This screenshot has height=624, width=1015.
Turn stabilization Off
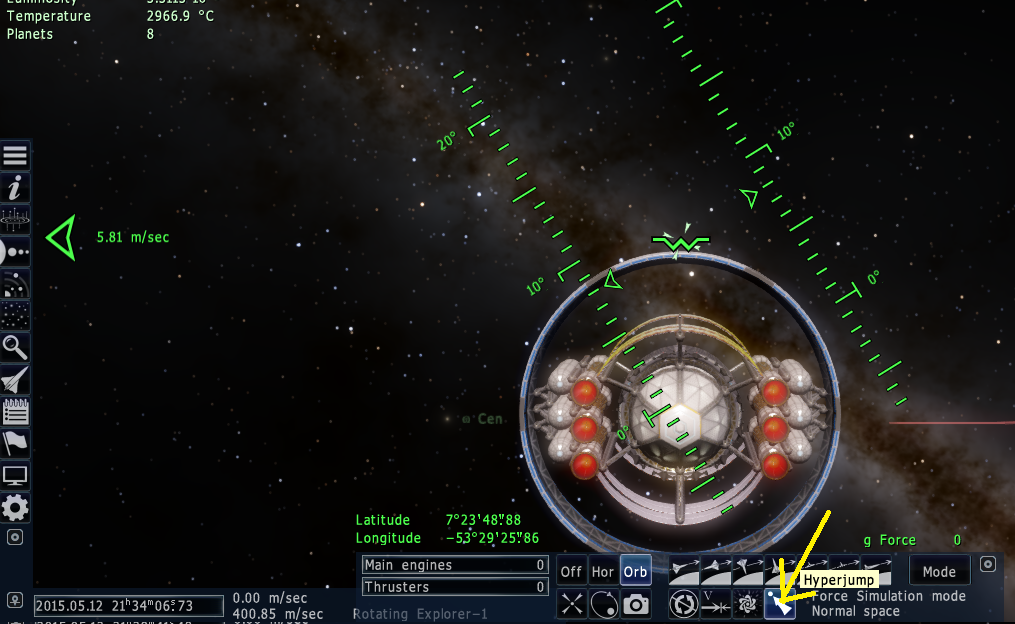coord(571,572)
